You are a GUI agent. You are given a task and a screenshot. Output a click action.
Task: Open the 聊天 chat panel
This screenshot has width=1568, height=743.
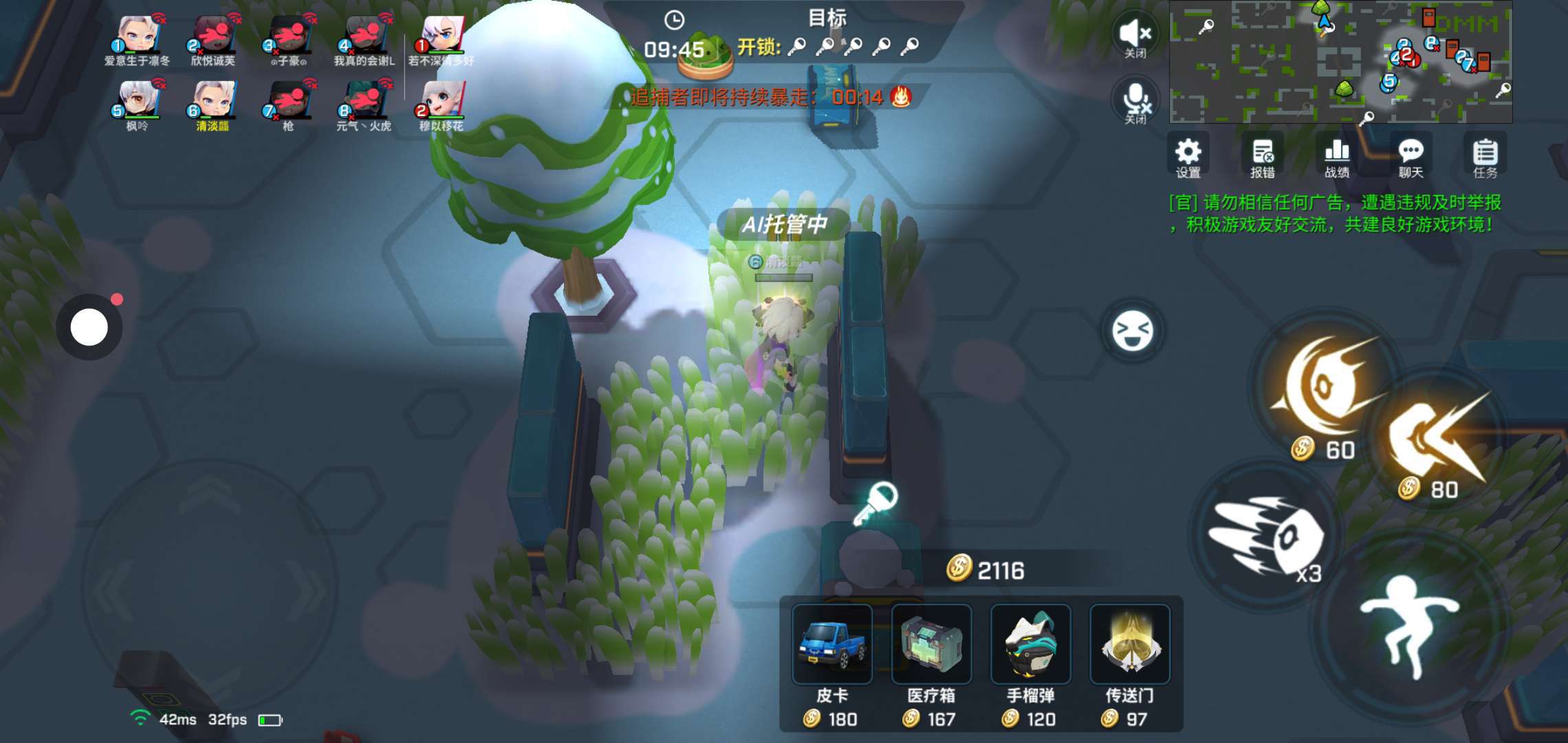pyautogui.click(x=1411, y=156)
